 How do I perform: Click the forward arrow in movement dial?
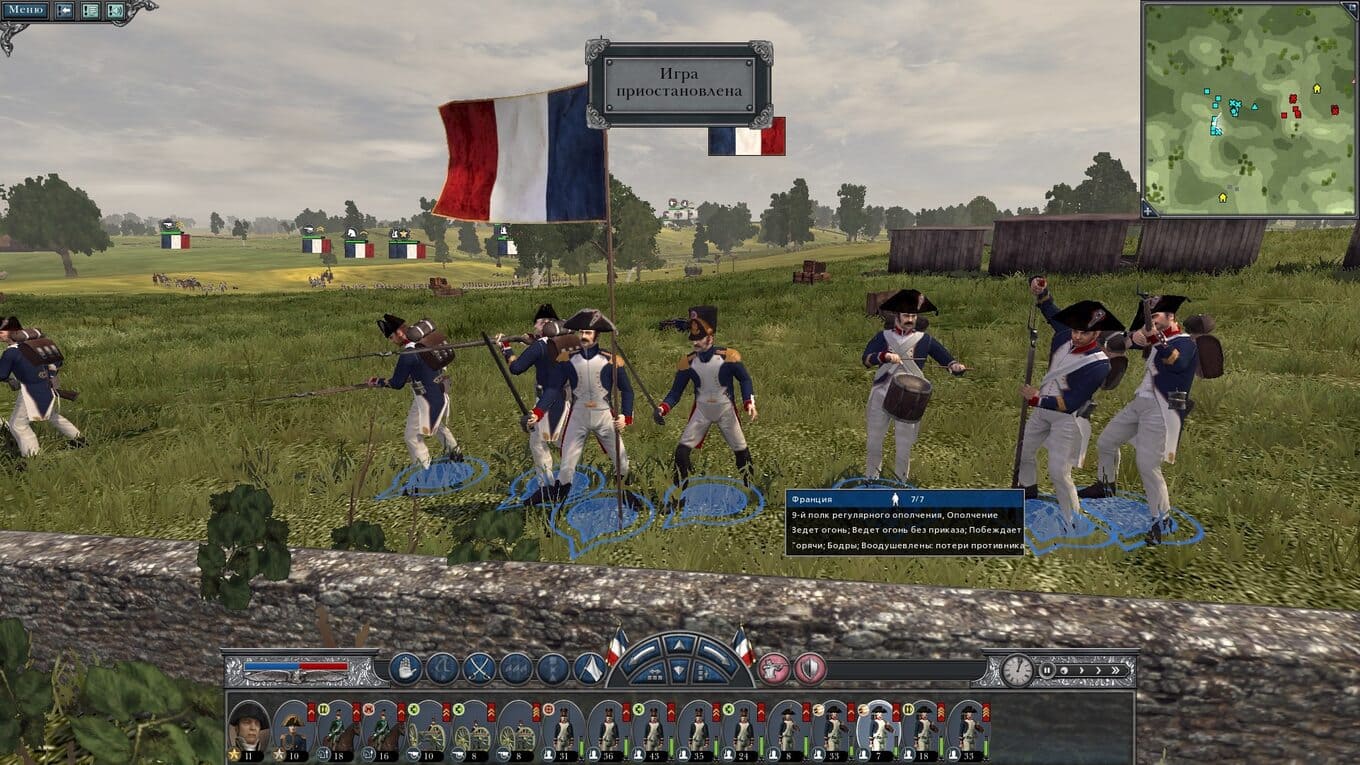pos(680,645)
